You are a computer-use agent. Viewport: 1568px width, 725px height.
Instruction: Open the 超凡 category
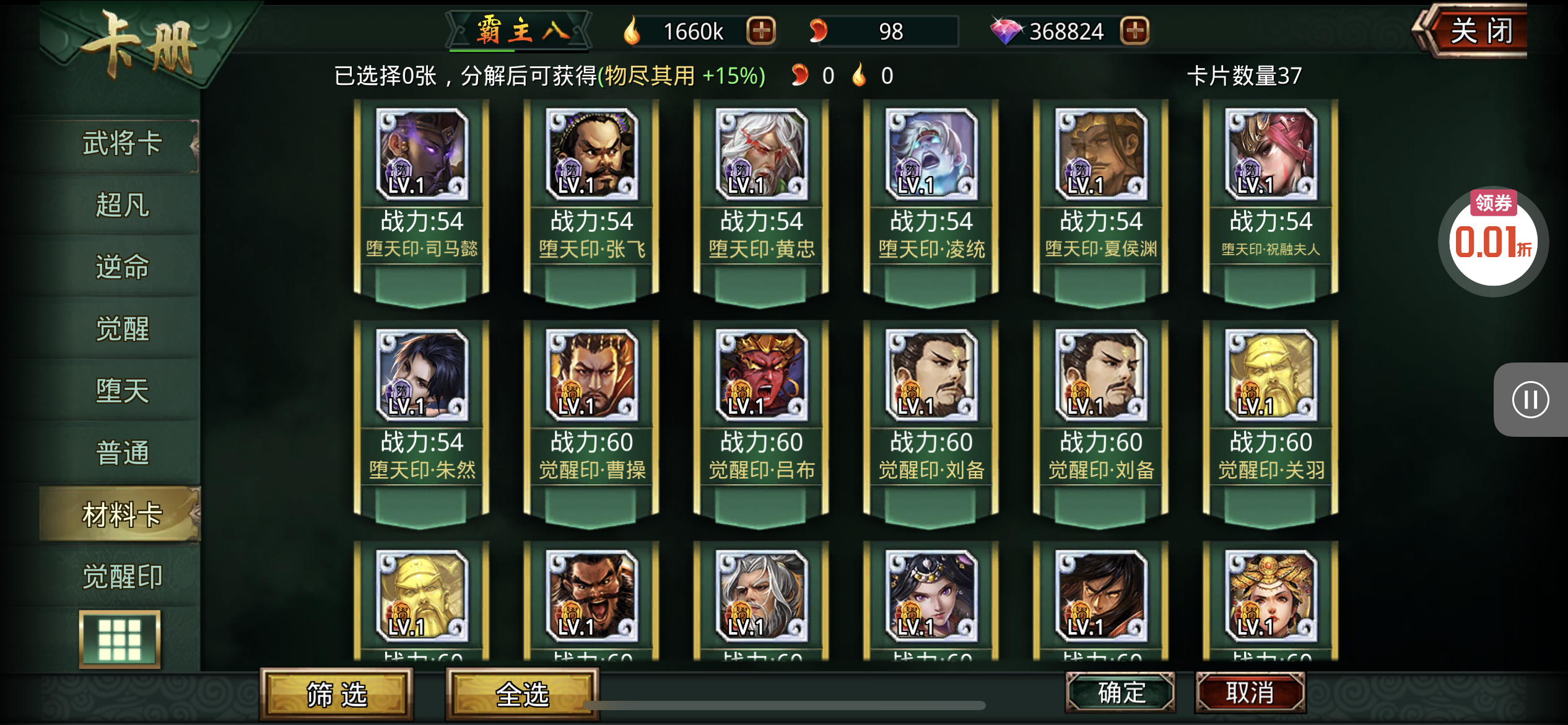pos(122,205)
